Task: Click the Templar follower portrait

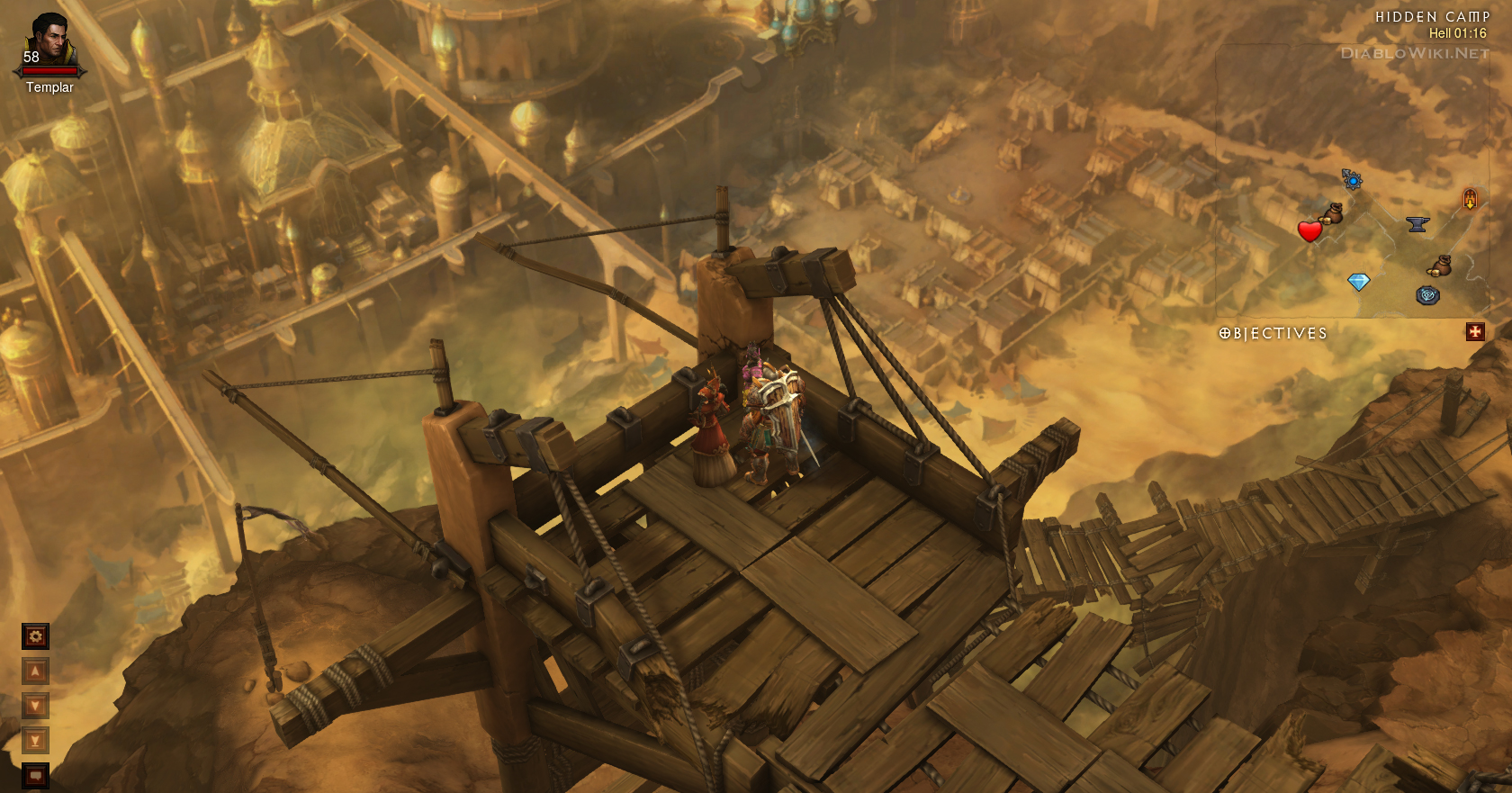Action: coord(49,43)
